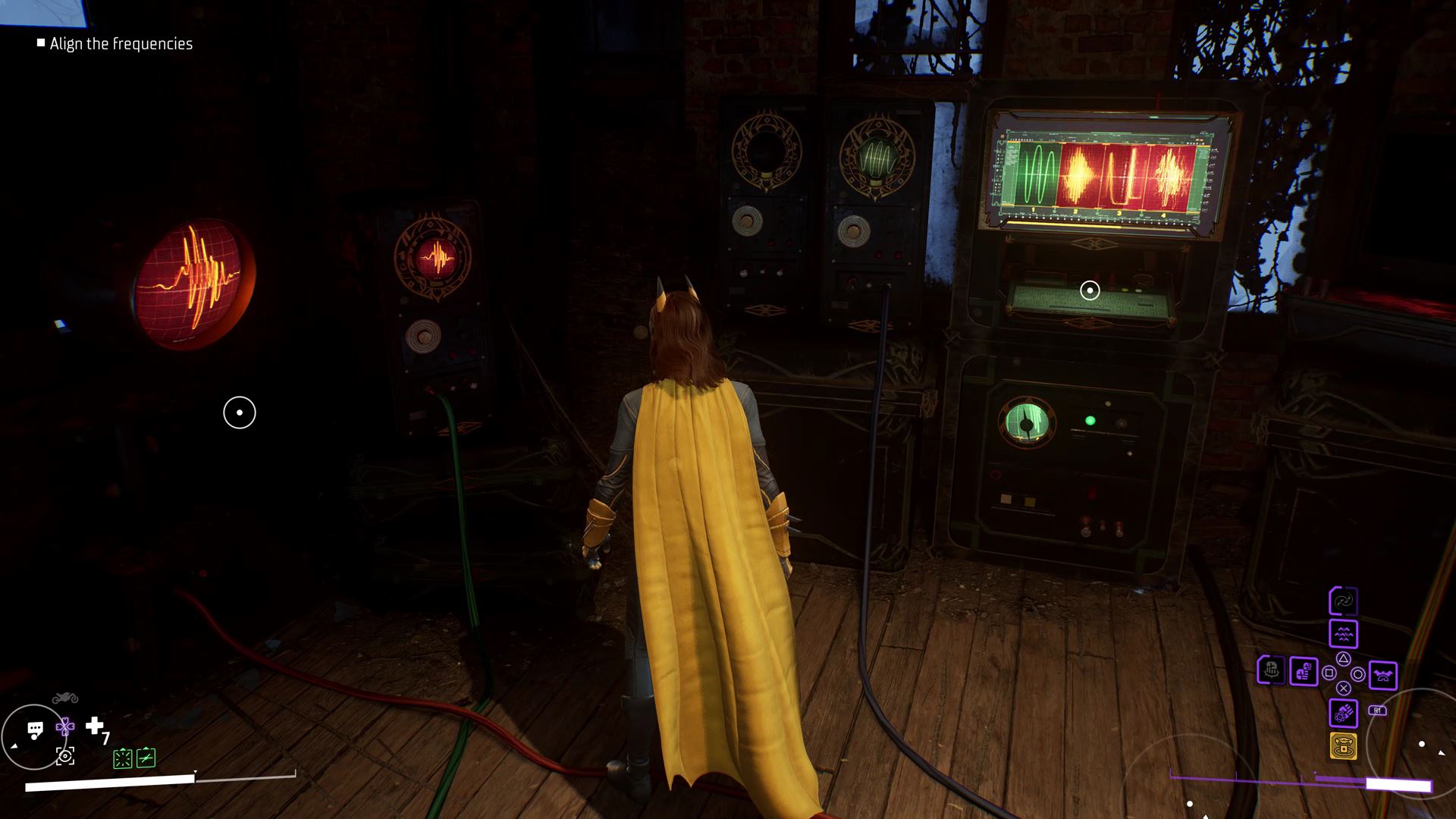This screenshot has height=819, width=1456.
Task: Expand the ability wheel with the Triangle button
Action: tap(1343, 660)
